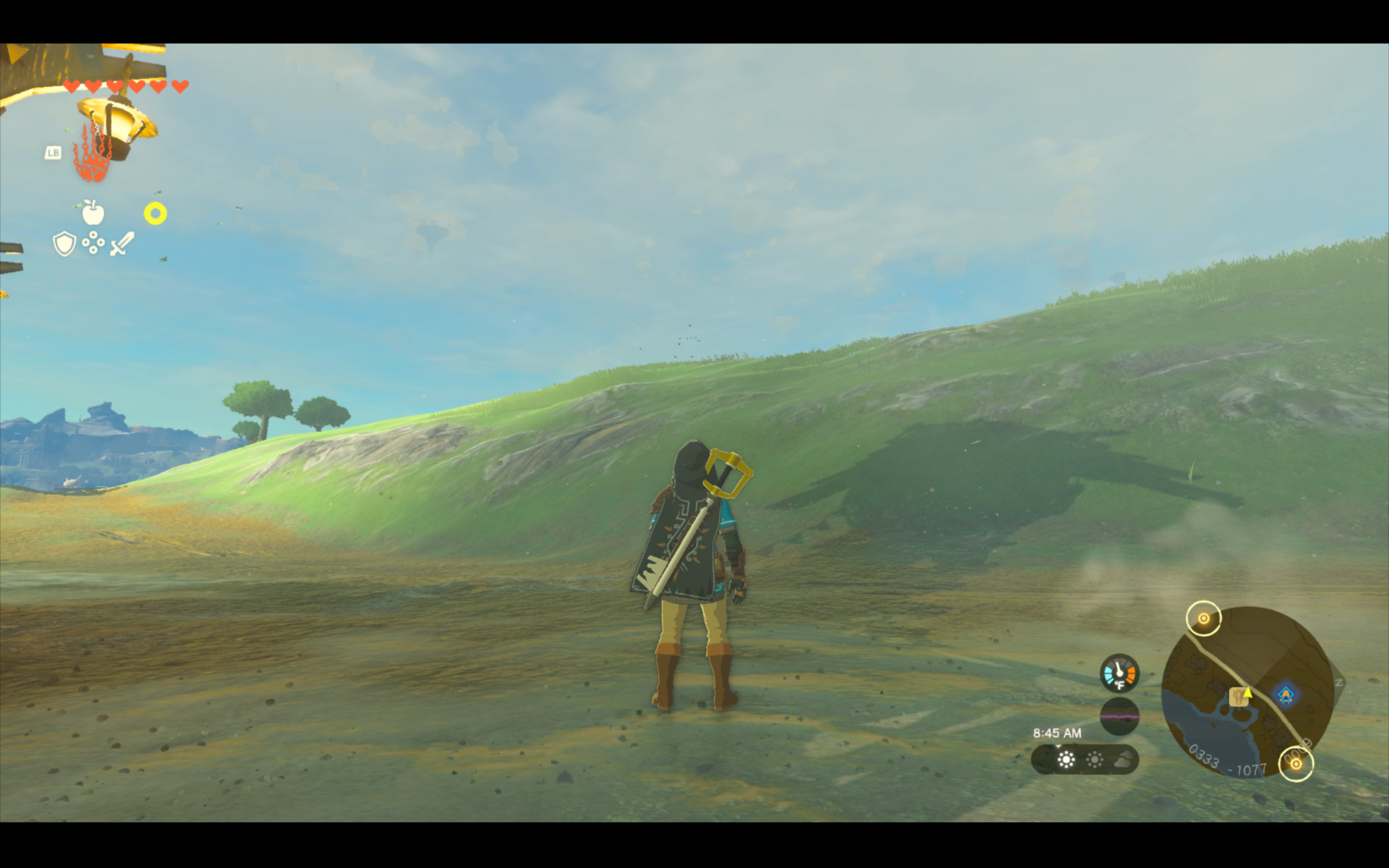Click the apple food icon on the HUD
Screen dimensions: 1389x868
[93, 212]
